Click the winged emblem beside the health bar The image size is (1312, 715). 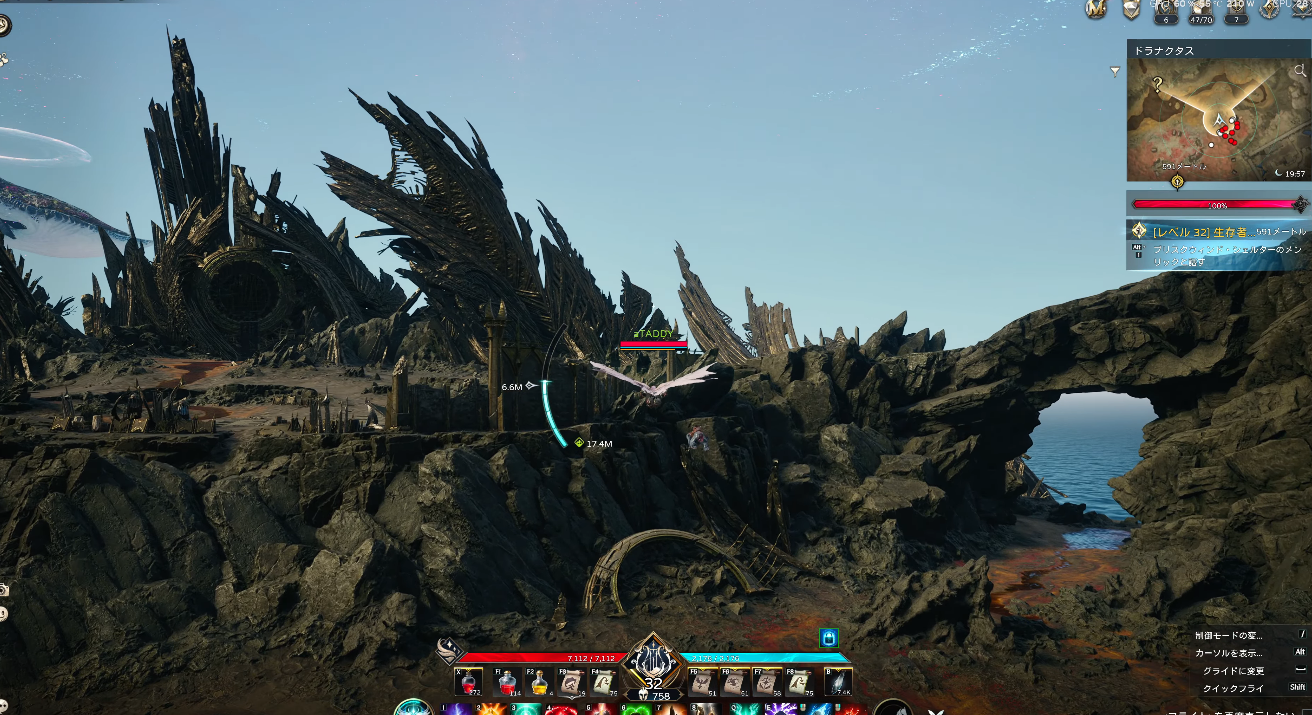447,651
